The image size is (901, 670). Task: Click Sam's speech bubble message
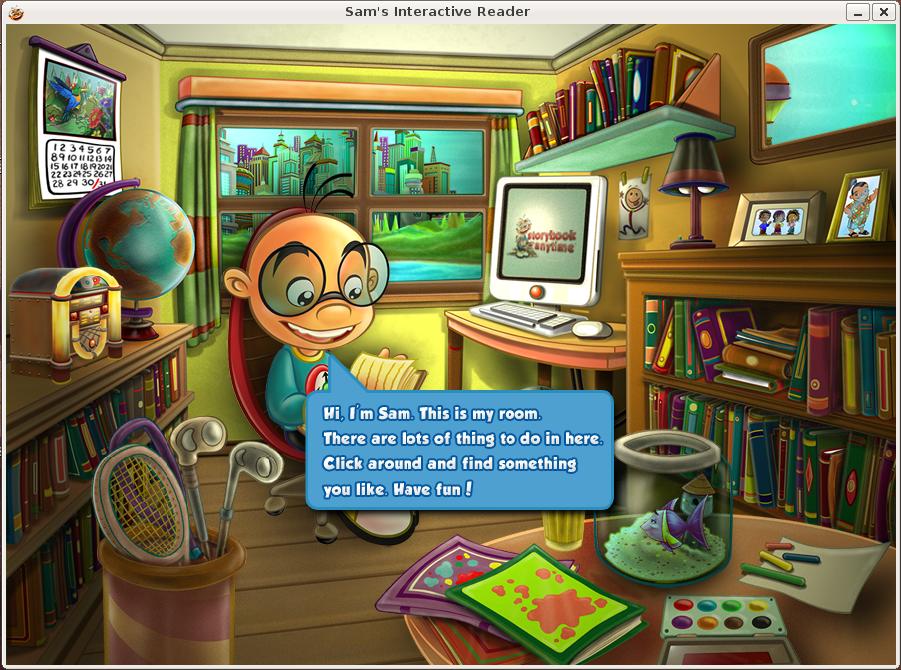pos(458,450)
